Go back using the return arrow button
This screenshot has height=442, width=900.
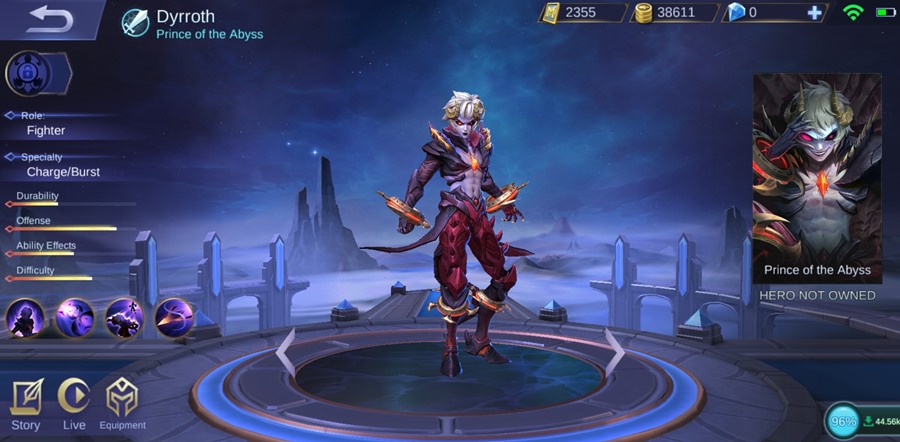(x=48, y=19)
